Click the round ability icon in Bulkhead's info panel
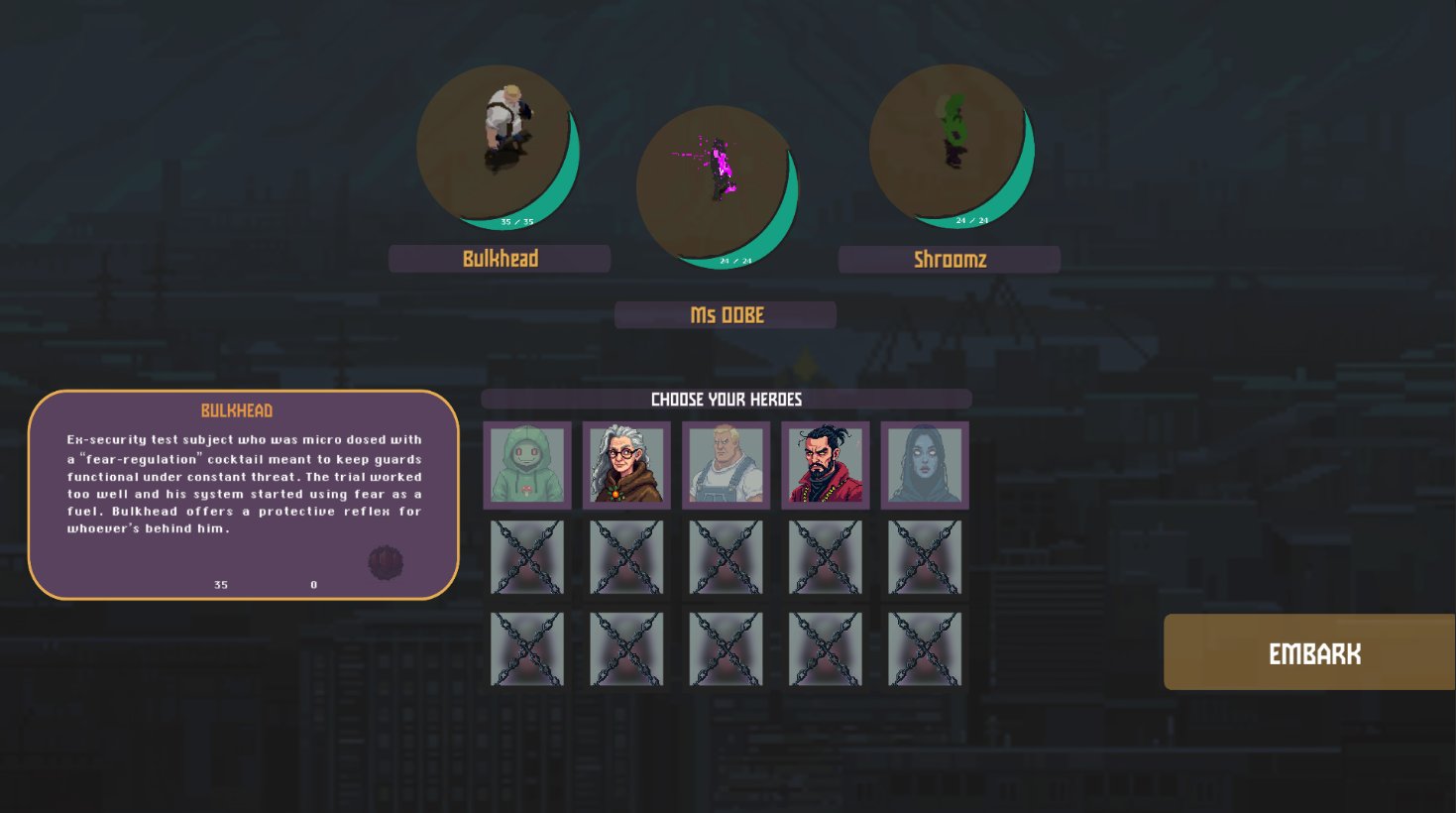The width and height of the screenshot is (1456, 813). [x=386, y=562]
